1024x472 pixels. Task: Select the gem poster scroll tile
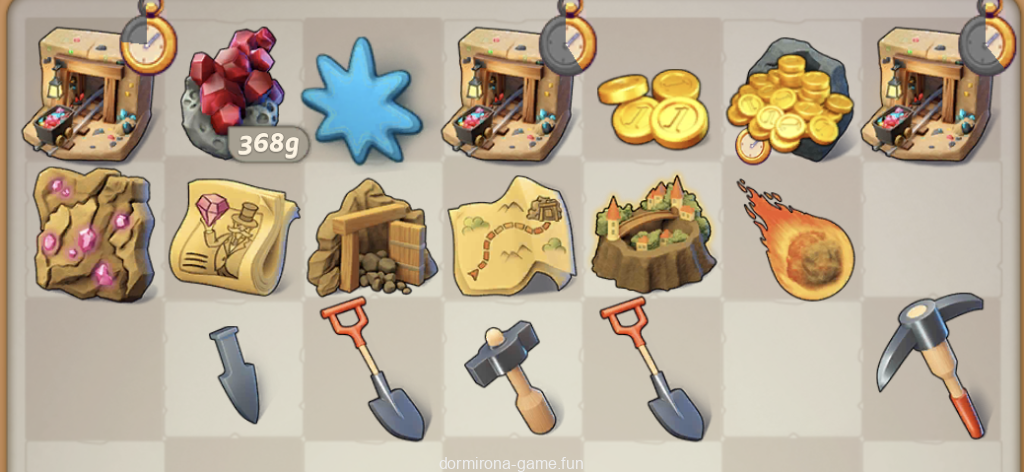(x=234, y=235)
